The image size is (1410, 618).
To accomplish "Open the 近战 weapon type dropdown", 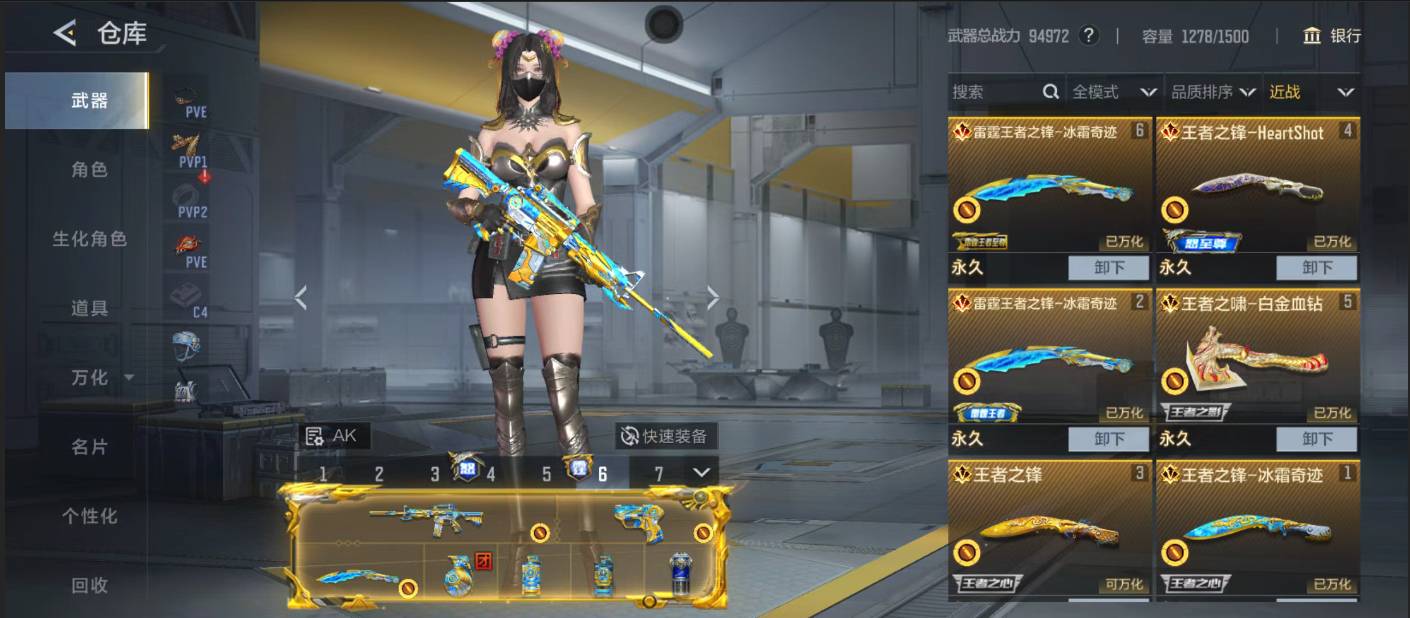I will [x=1311, y=92].
